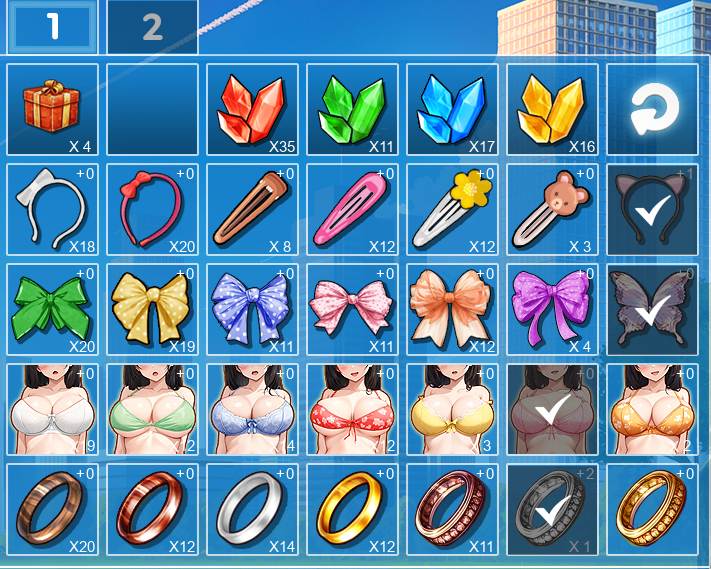Choose the red crystal slot
Screen dimensions: 711x569
(252, 110)
